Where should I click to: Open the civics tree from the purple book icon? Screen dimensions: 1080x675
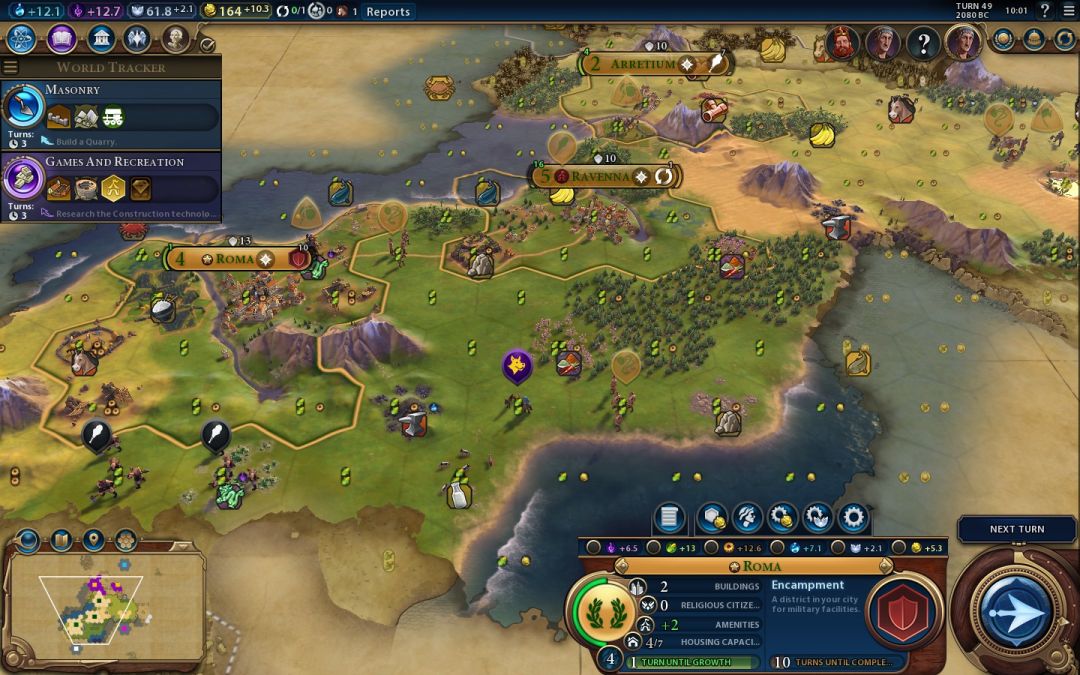61,39
